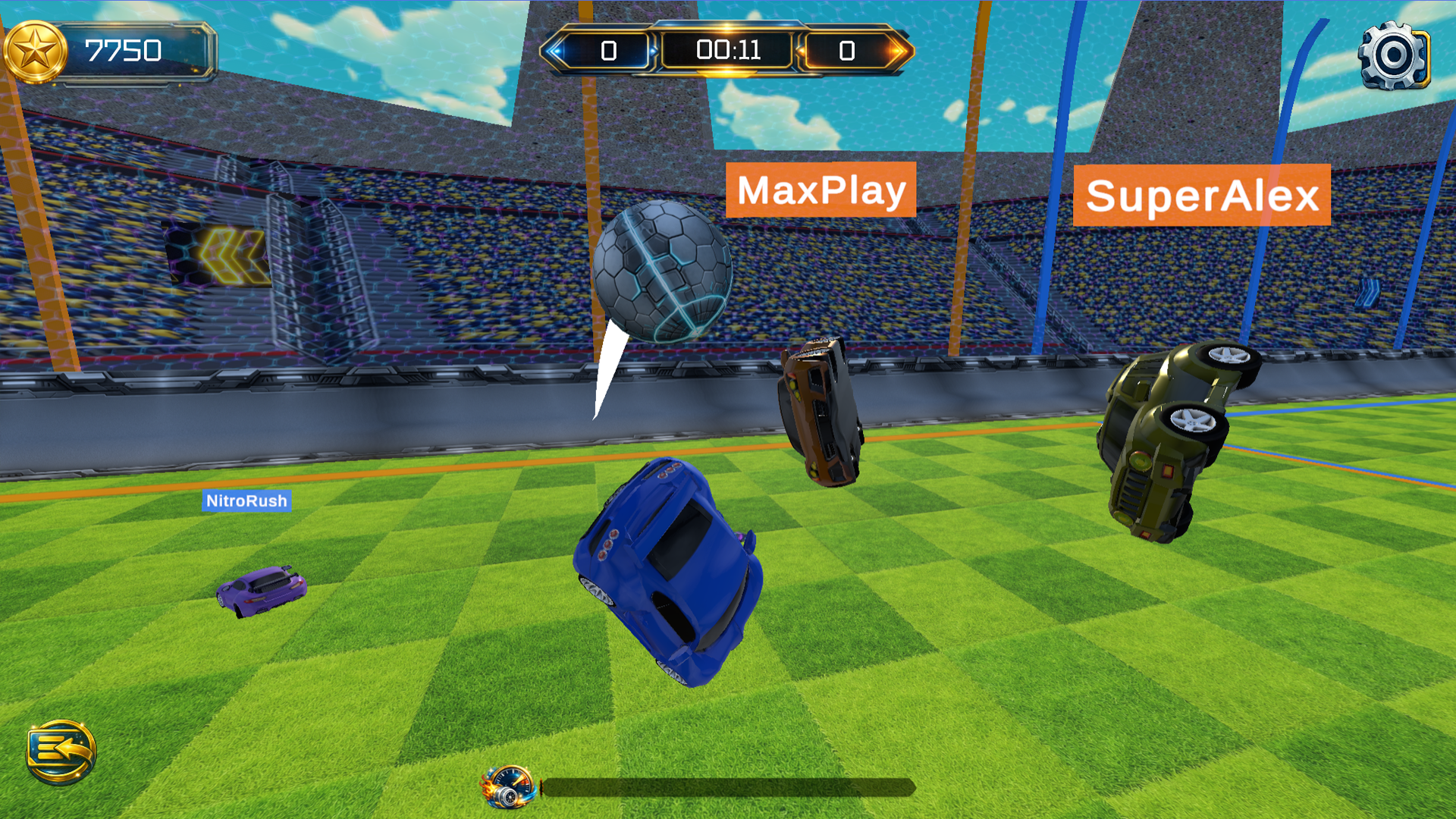Open the settings gear menu

pyautogui.click(x=1394, y=55)
